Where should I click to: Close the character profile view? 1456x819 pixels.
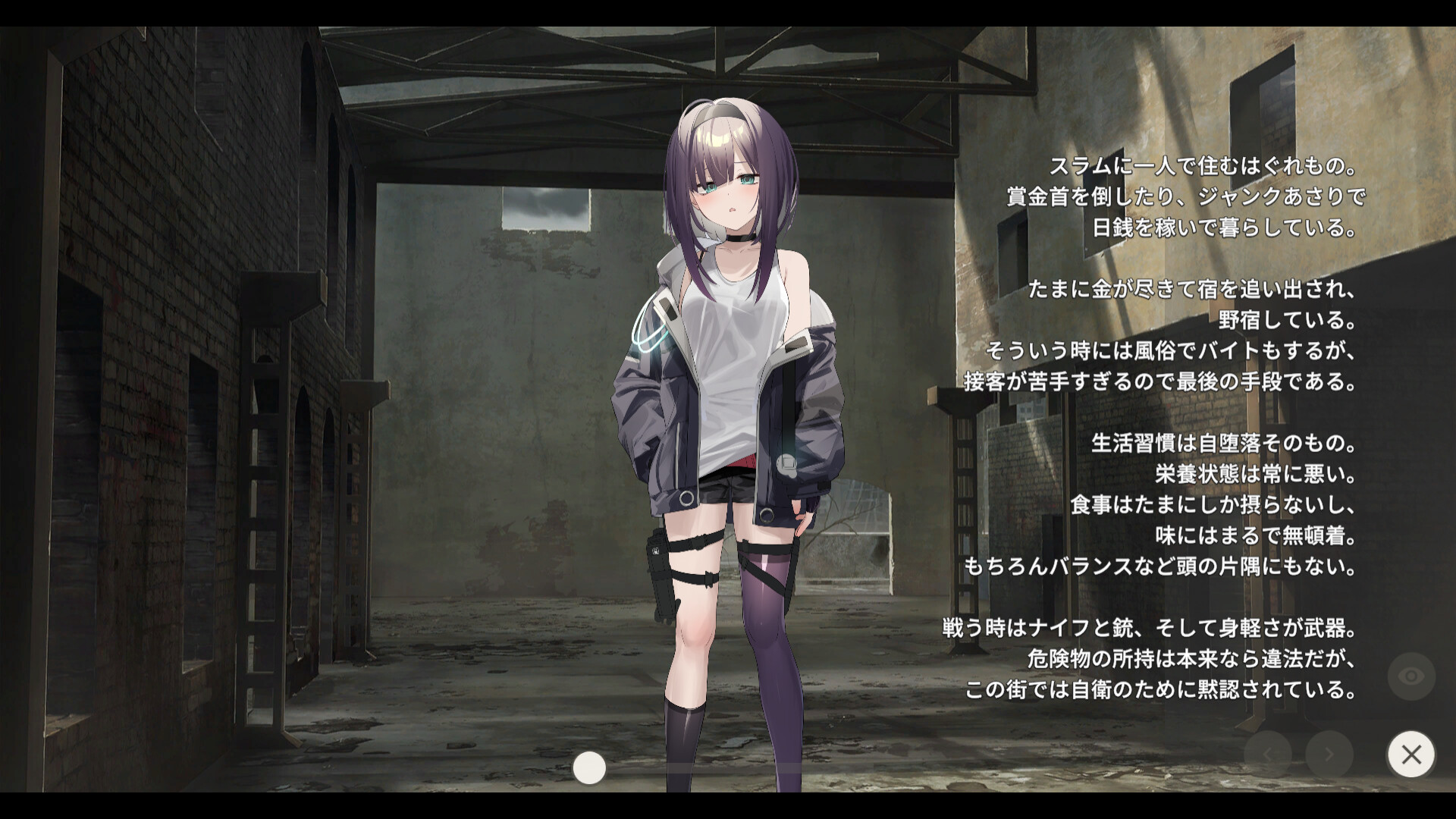[x=1411, y=754]
